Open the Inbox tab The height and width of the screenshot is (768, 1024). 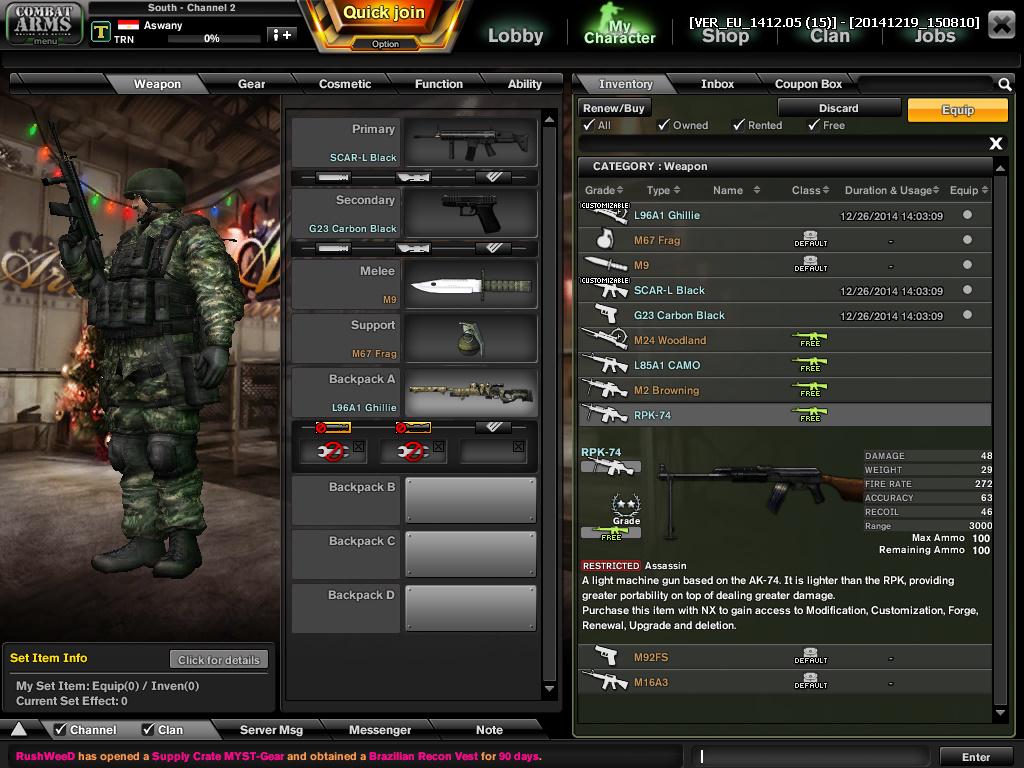[x=717, y=84]
